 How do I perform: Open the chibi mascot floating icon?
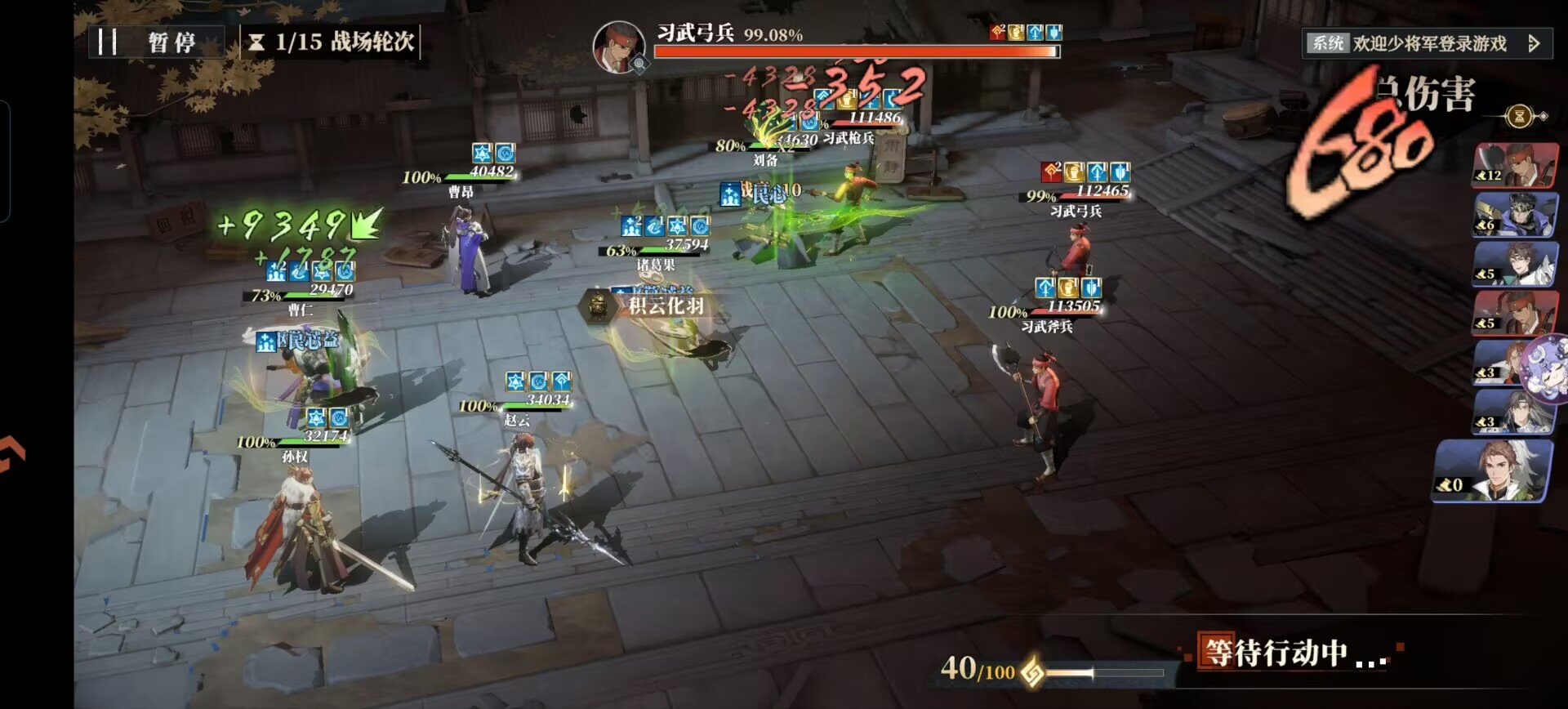point(1548,368)
